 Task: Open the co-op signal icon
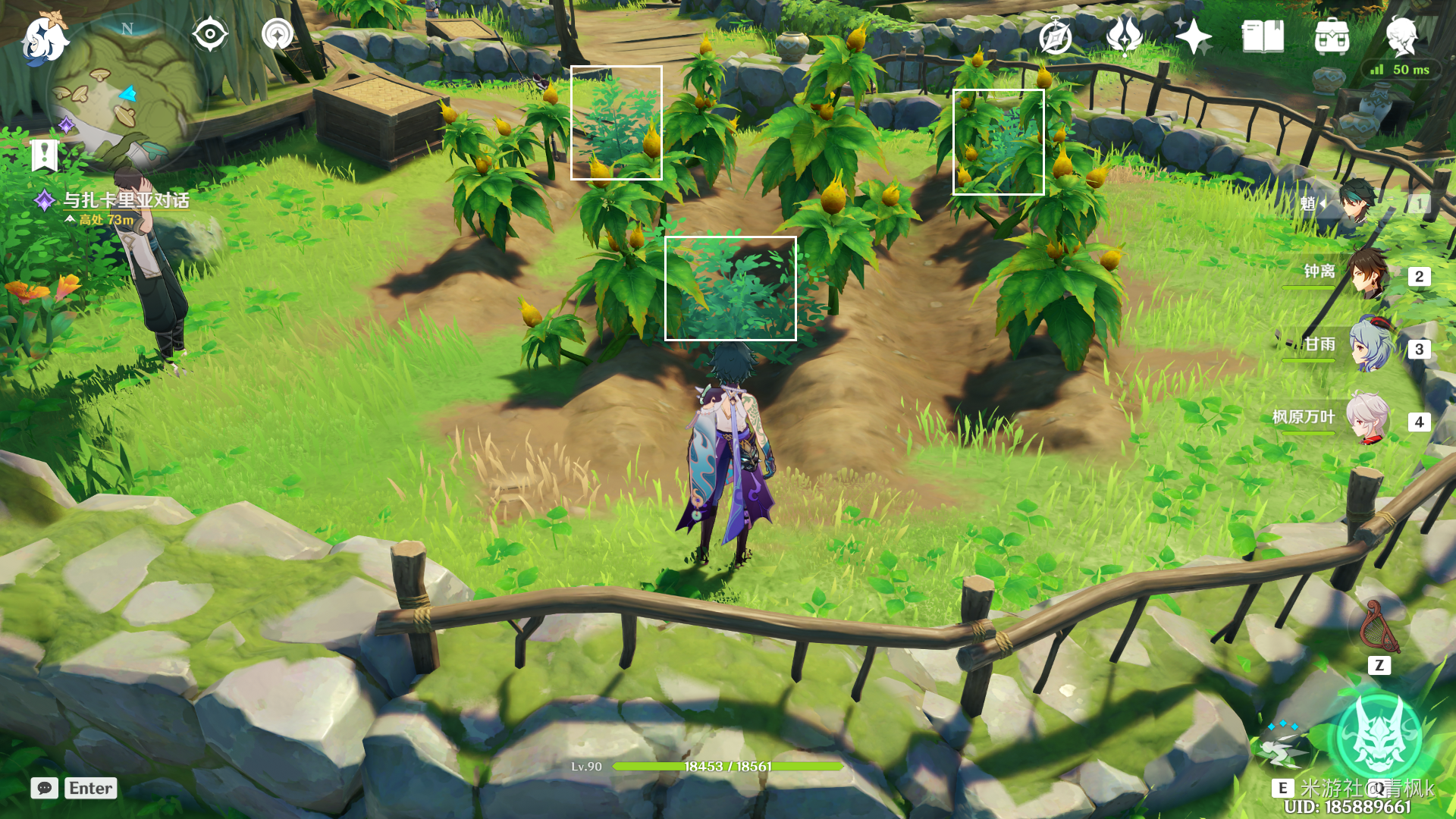277,35
